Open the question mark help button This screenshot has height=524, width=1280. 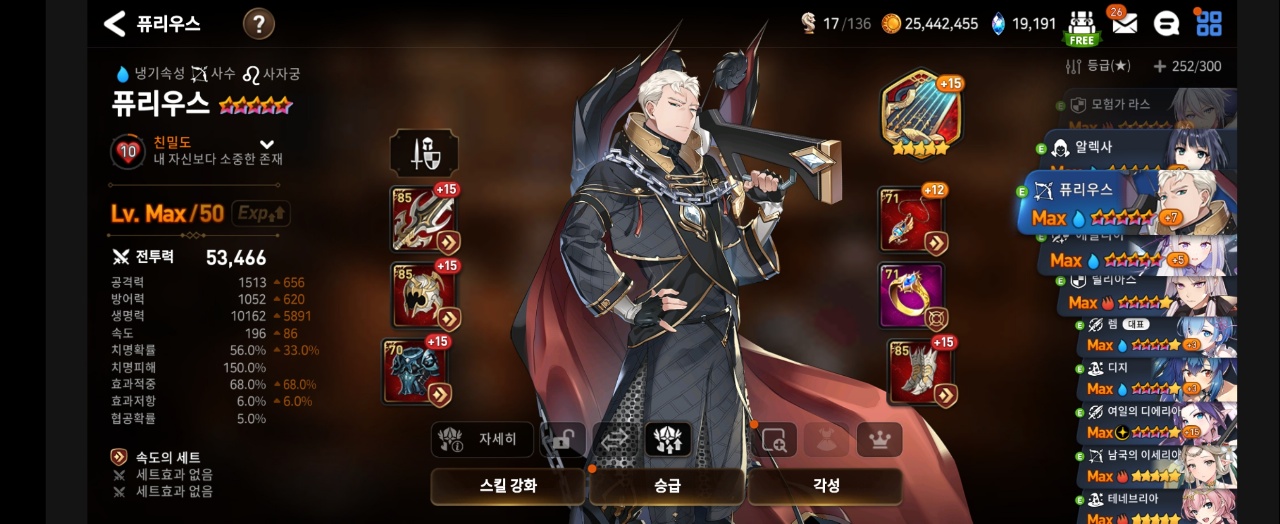[x=259, y=24]
